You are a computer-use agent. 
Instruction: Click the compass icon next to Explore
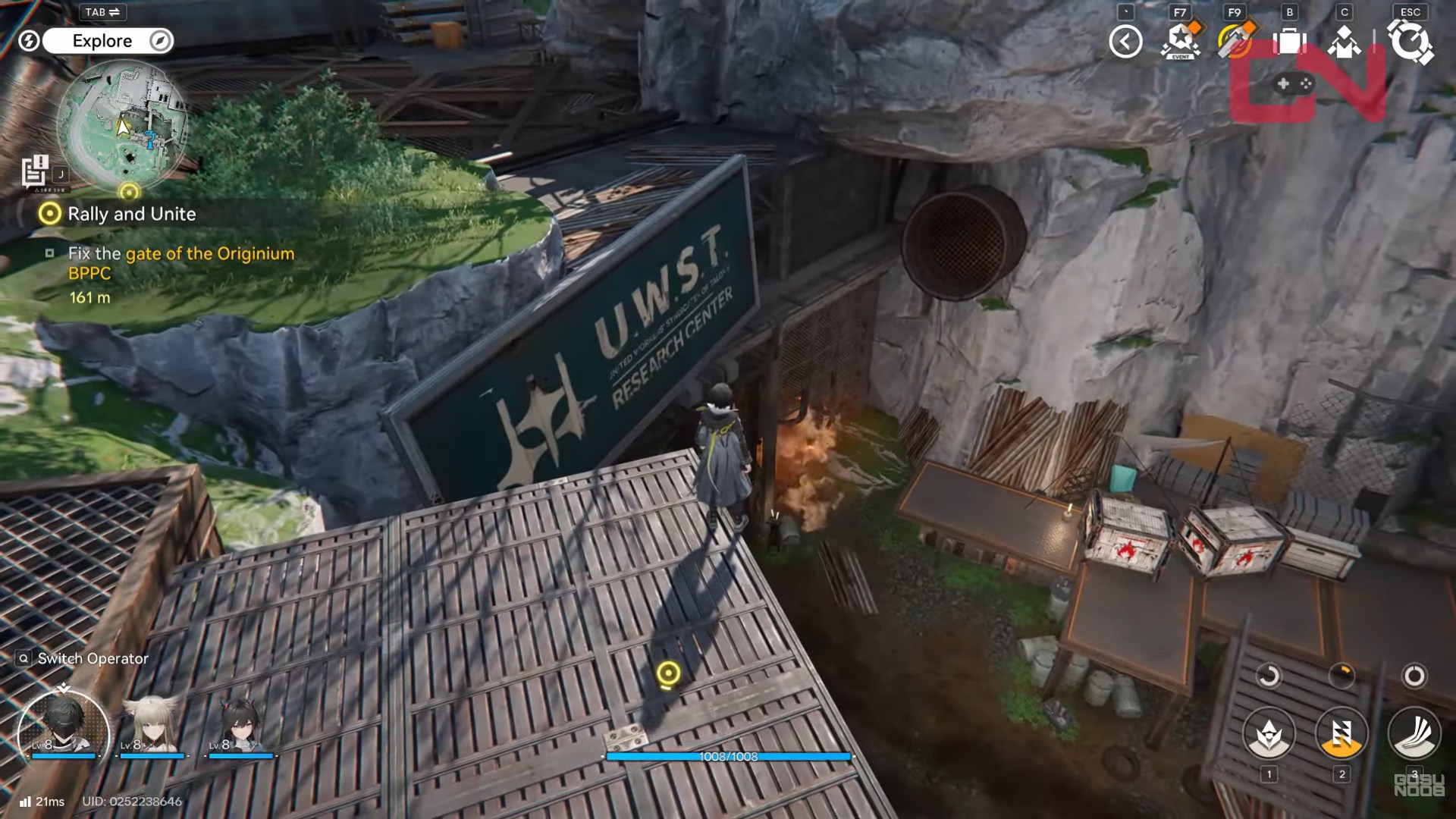pos(158,41)
